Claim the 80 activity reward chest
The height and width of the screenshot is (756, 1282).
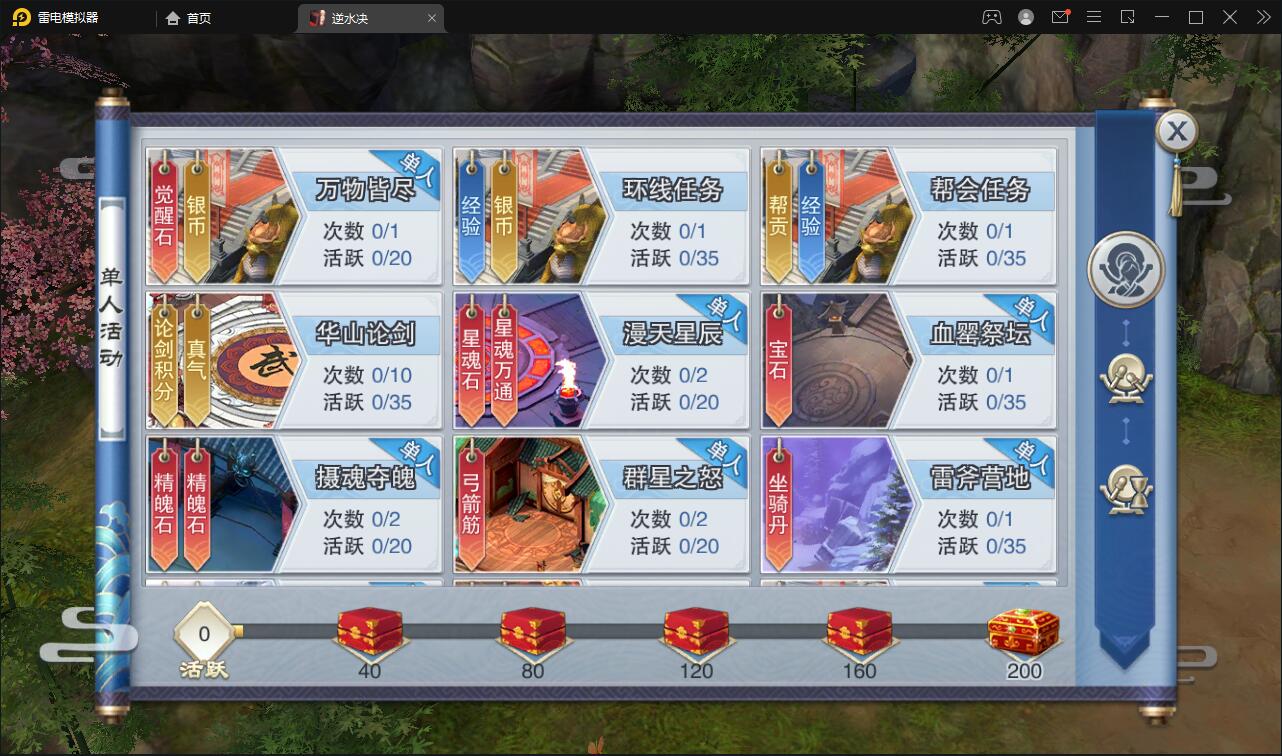533,632
